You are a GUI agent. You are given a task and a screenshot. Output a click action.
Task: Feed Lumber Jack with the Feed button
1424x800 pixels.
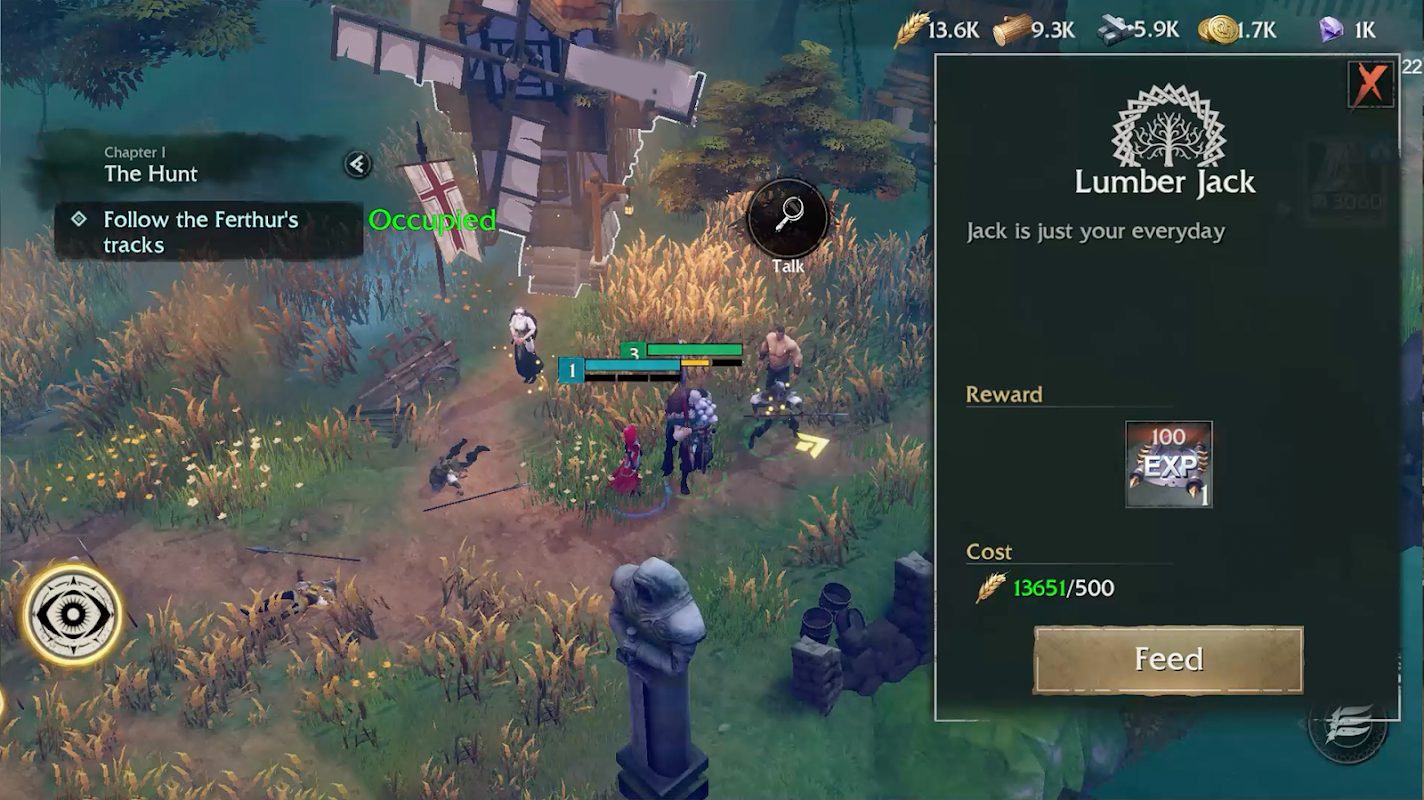pos(1168,660)
